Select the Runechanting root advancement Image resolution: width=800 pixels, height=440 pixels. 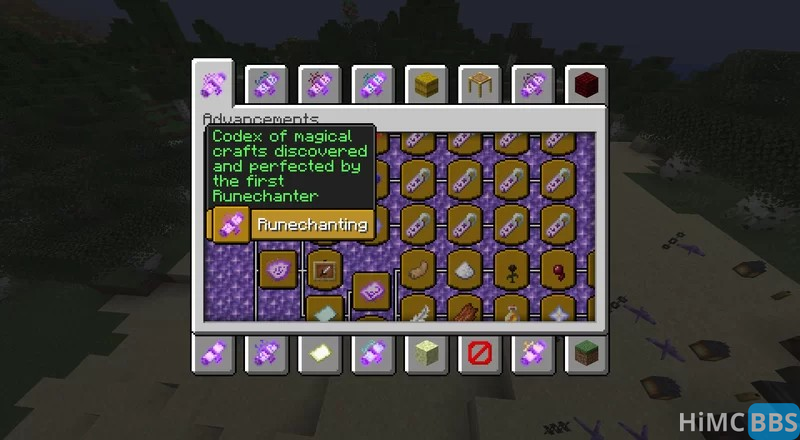232,225
